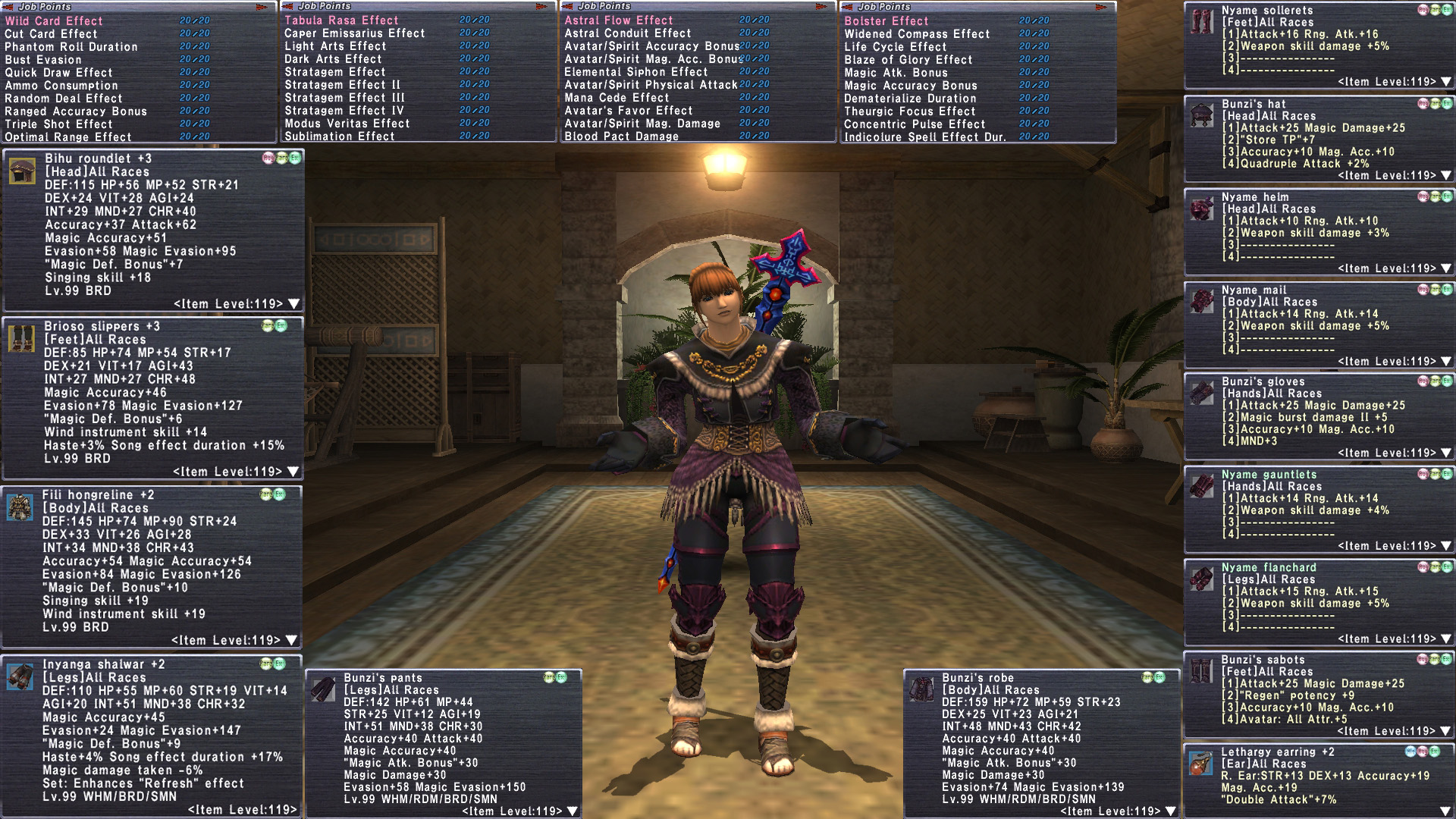Click the Bunzi's pants item icon

323,689
